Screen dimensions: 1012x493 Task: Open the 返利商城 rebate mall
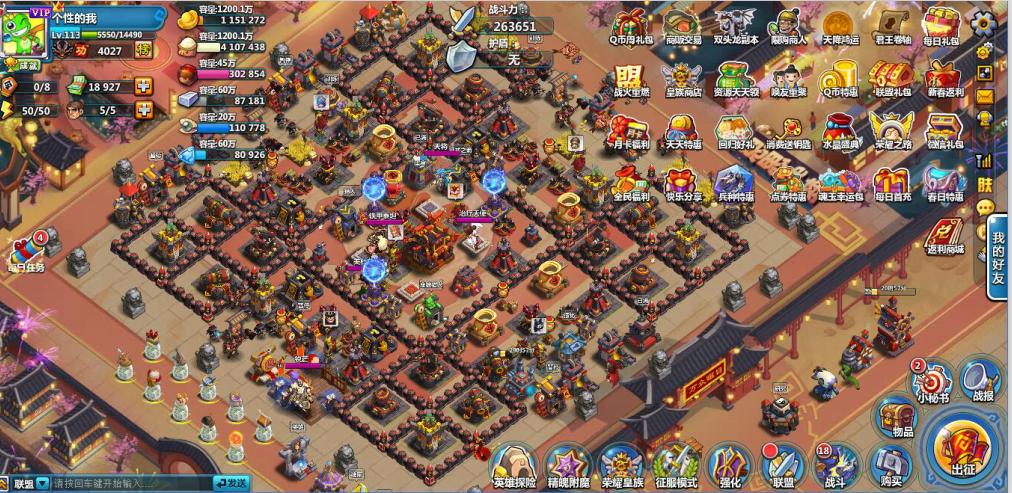pyautogui.click(x=943, y=236)
